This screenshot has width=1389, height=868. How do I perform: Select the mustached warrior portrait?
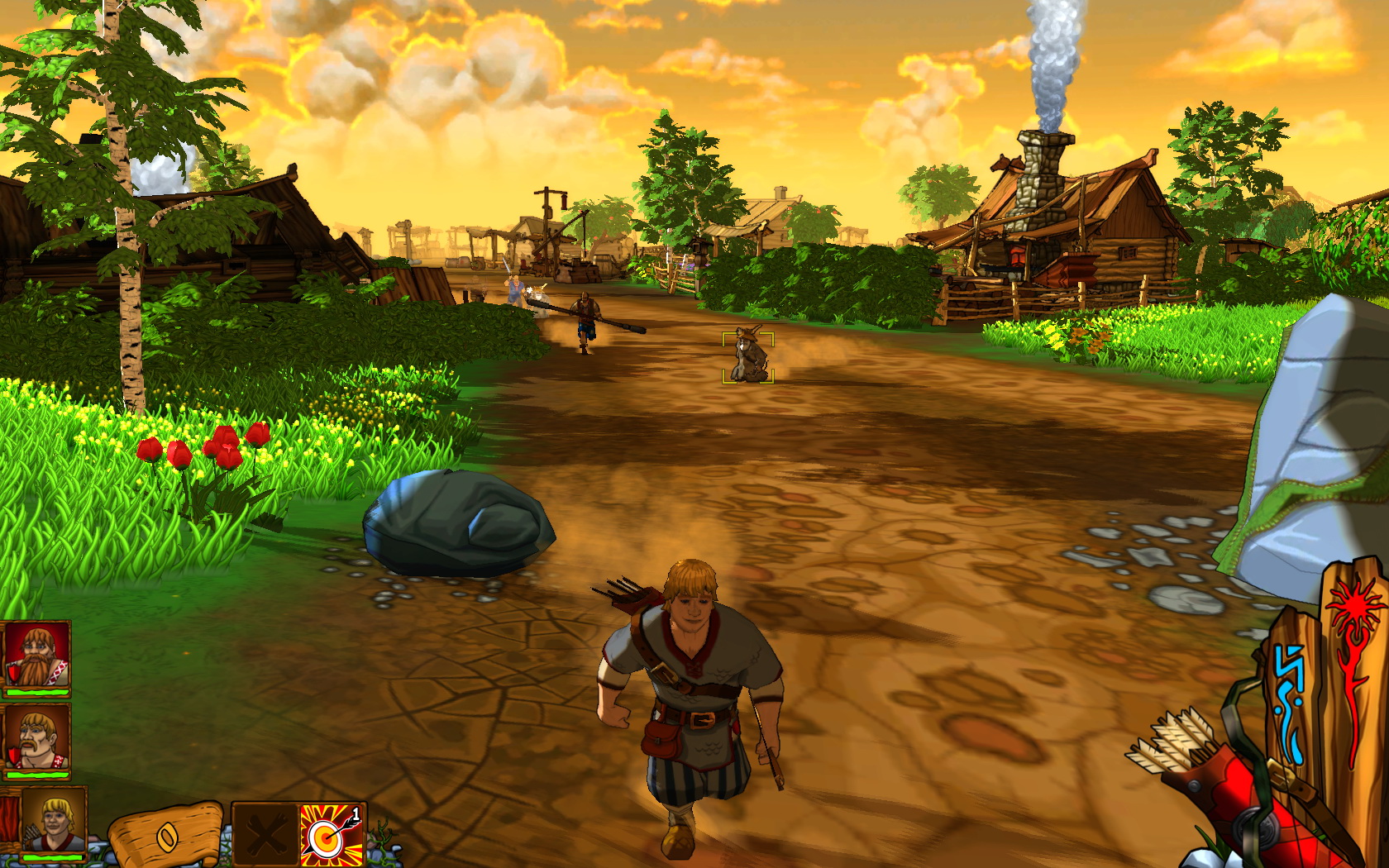point(36,738)
